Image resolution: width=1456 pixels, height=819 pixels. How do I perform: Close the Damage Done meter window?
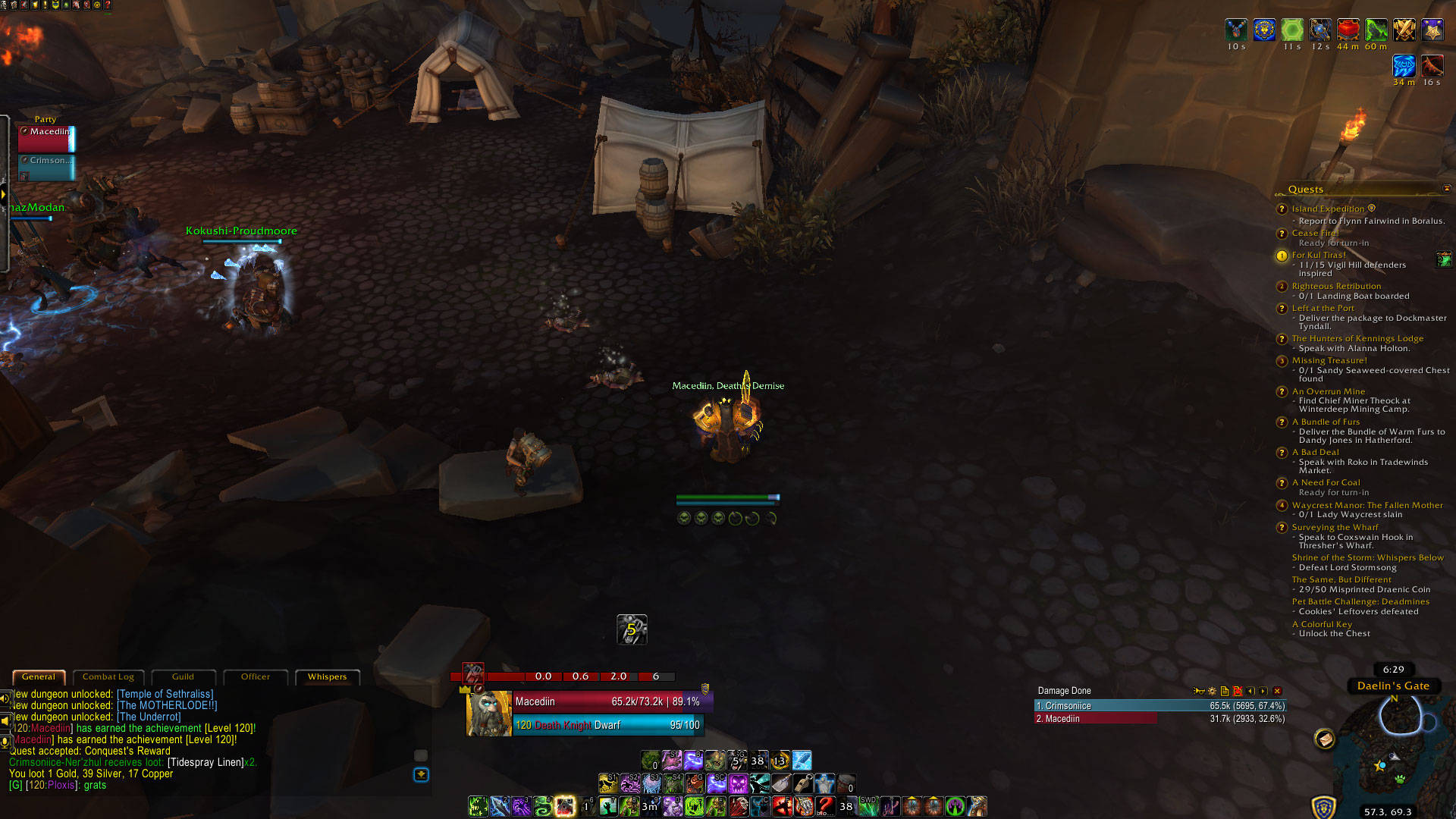pyautogui.click(x=1277, y=691)
